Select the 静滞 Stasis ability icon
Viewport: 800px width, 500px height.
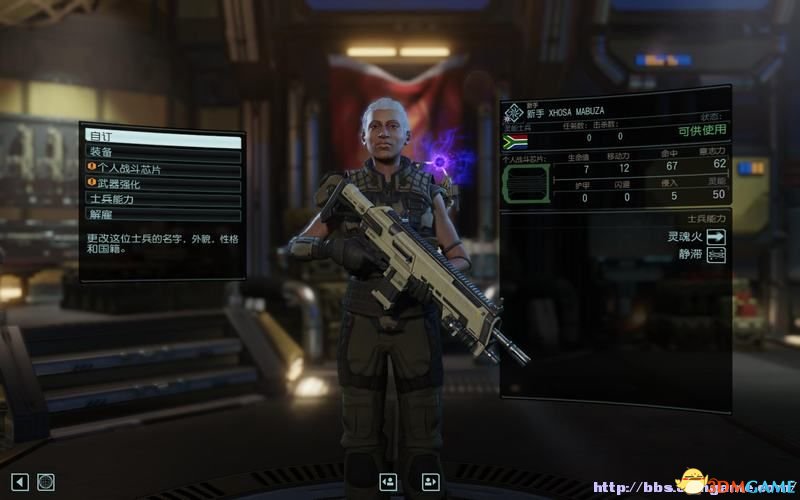pos(716,256)
